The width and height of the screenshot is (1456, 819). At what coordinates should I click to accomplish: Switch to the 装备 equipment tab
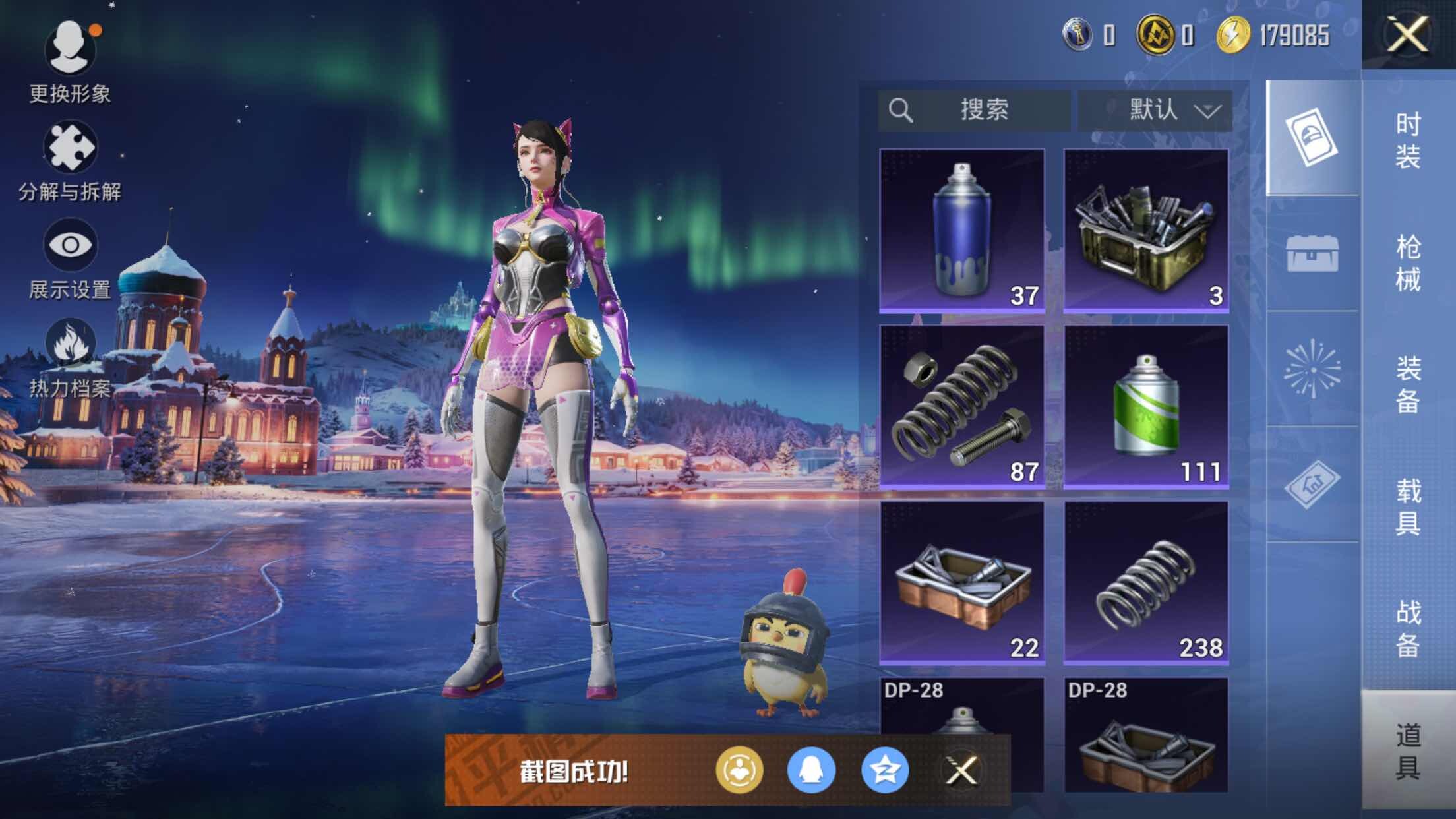click(1409, 384)
